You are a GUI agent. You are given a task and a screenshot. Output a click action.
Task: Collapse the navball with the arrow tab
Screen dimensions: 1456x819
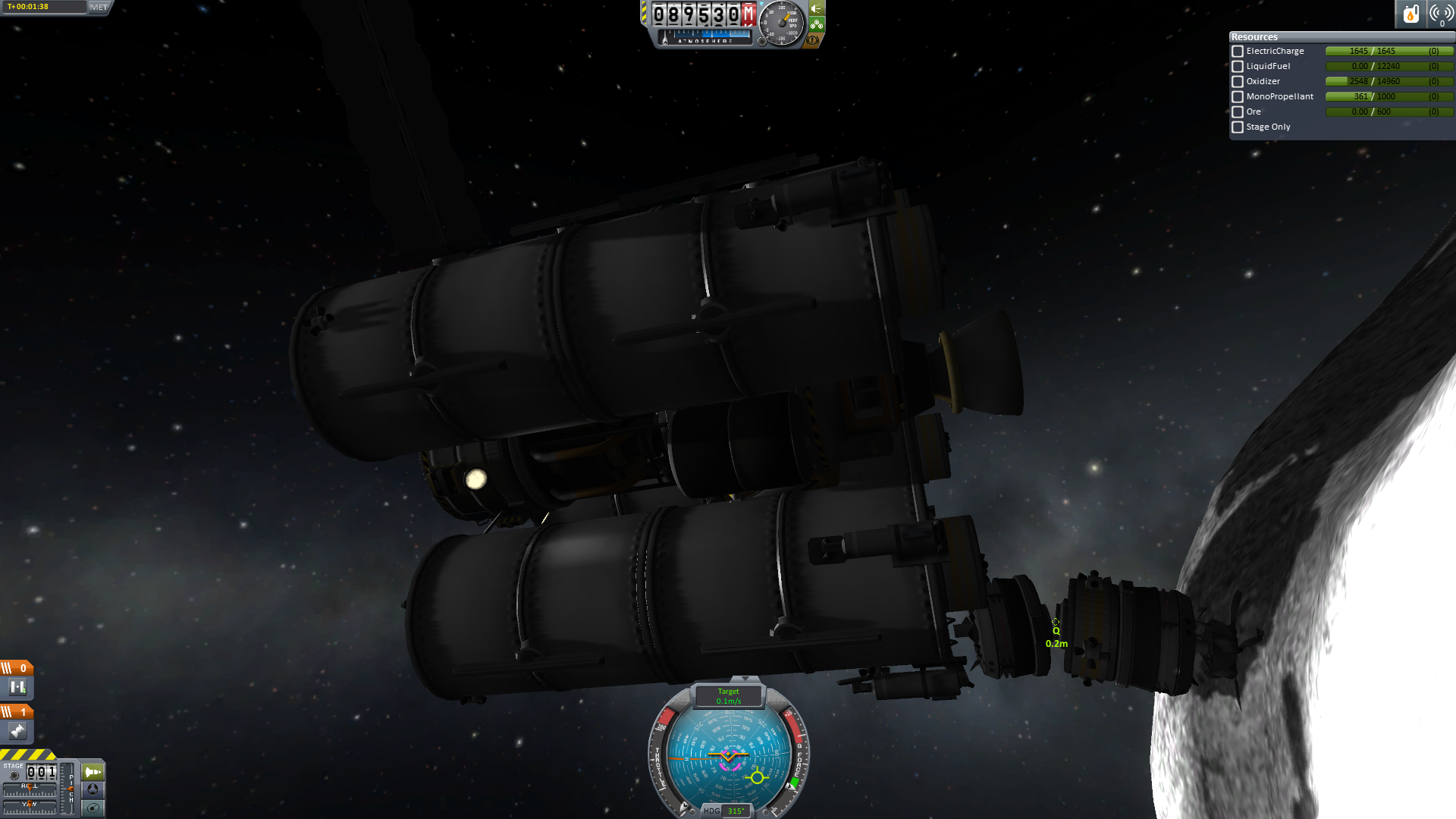click(745, 679)
